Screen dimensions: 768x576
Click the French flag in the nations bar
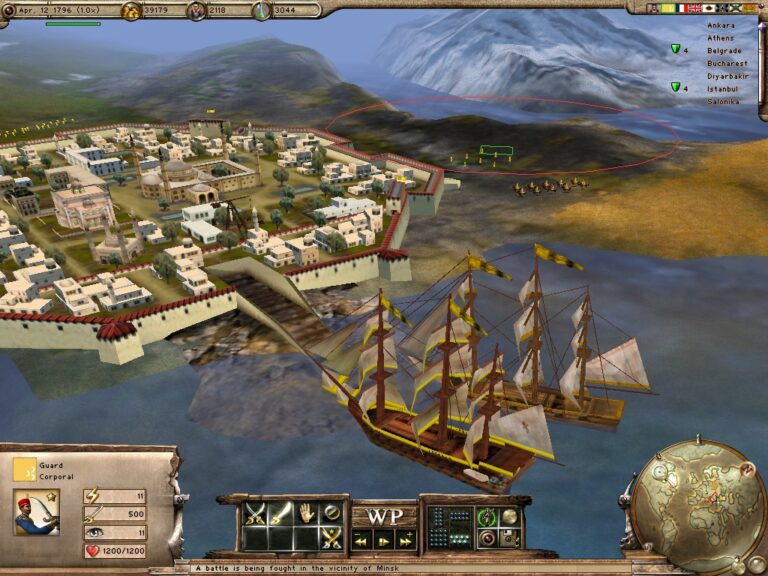[x=683, y=8]
